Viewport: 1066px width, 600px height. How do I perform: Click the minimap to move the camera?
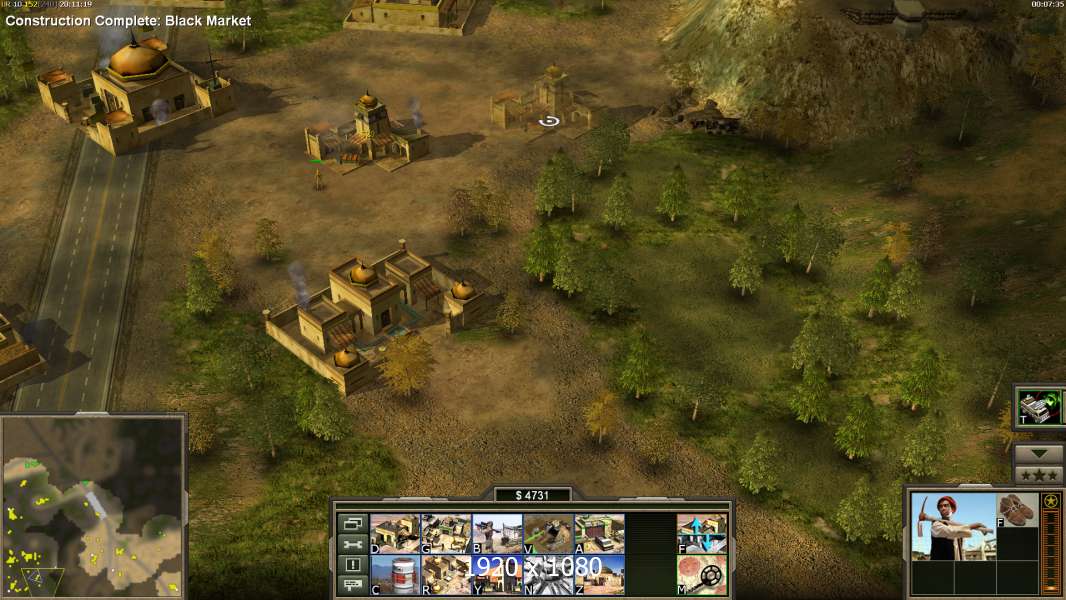click(x=93, y=507)
